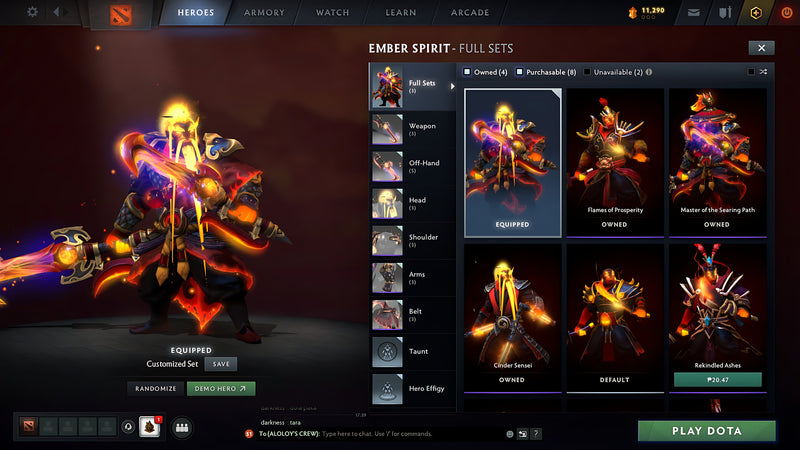Screen dimensions: 800x450
Task: Select the Weapon slot category
Action: (412, 130)
